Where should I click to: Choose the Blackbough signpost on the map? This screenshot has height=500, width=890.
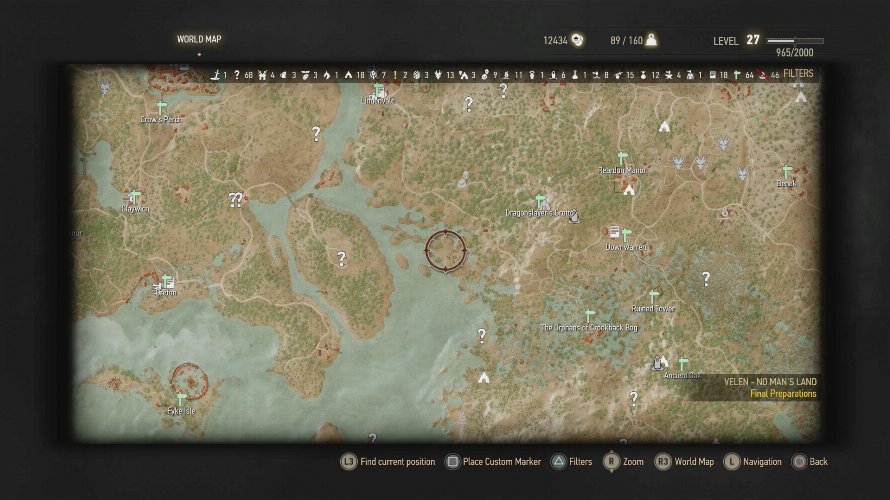click(167, 281)
